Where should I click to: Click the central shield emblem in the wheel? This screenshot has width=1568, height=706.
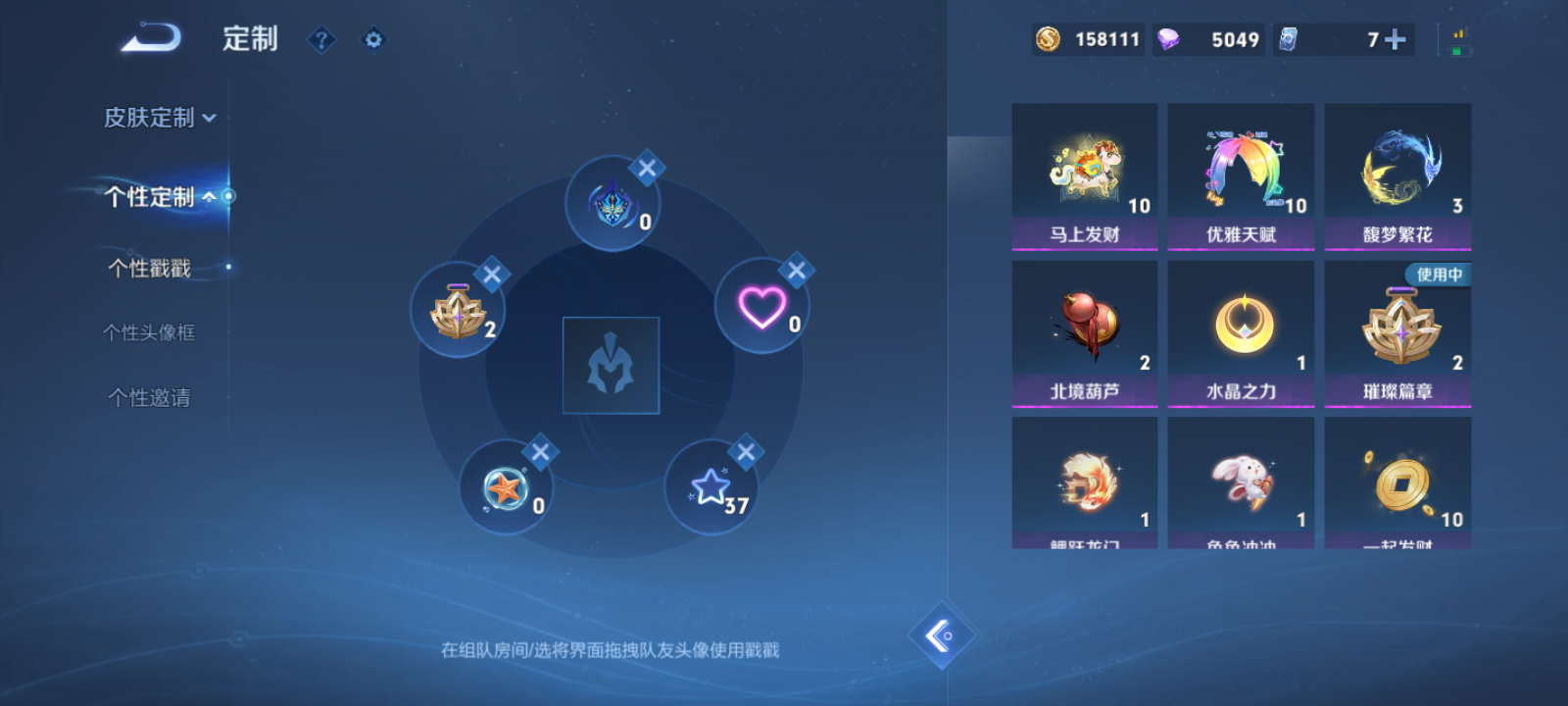[611, 364]
